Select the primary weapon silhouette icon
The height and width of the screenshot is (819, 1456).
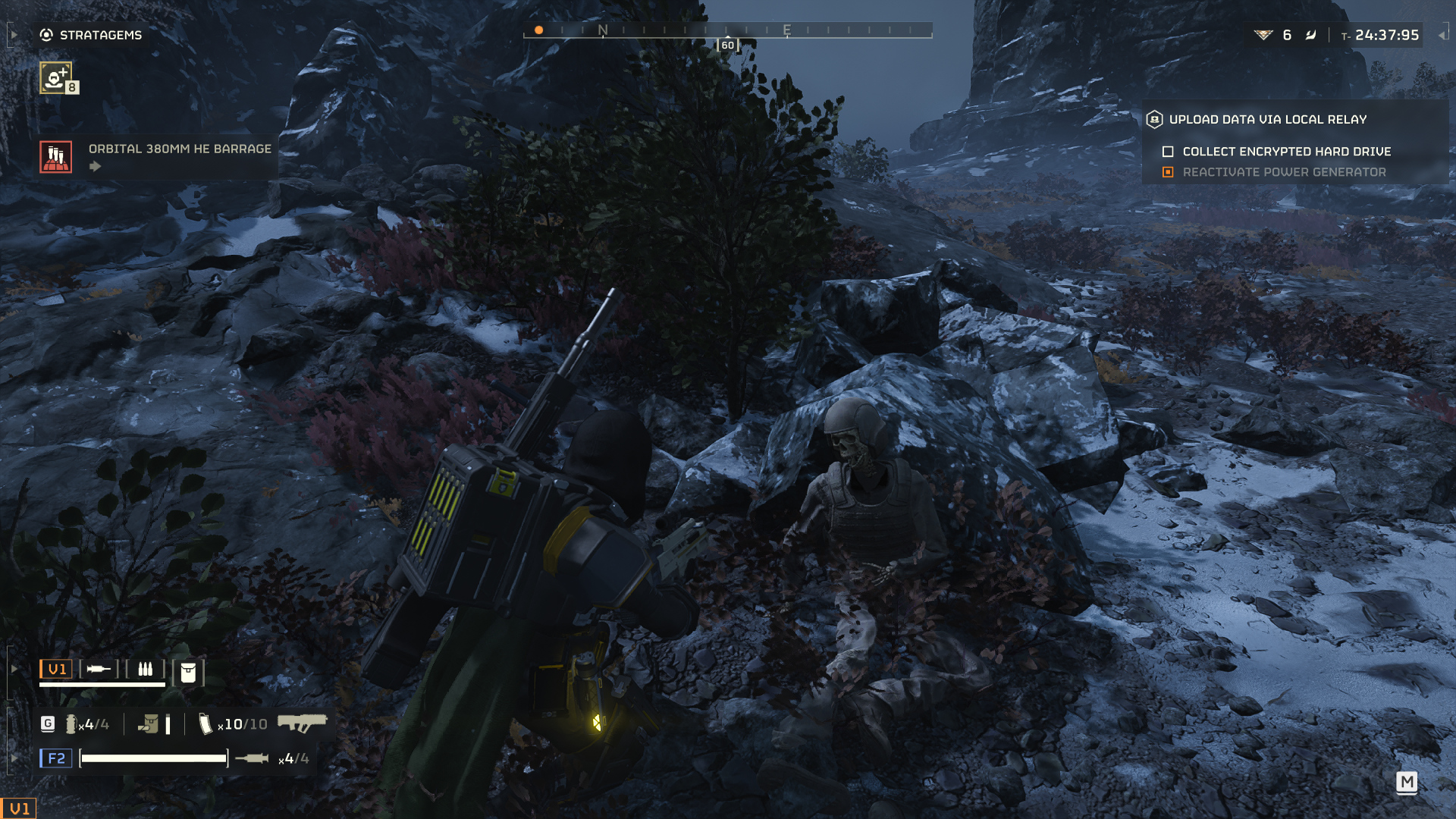click(x=302, y=723)
